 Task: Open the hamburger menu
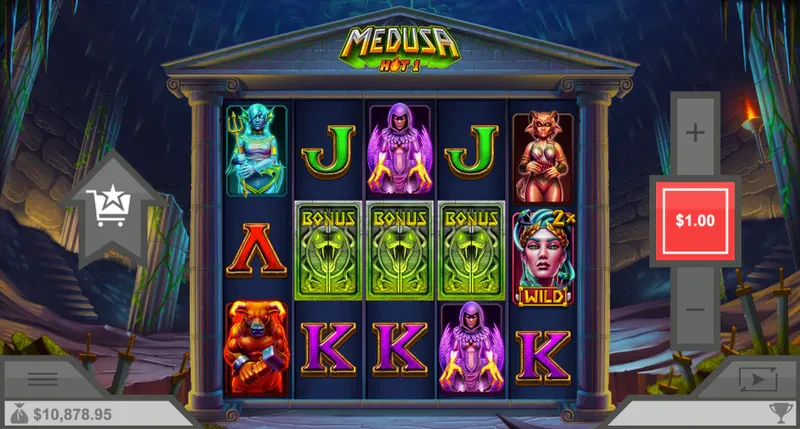pos(42,379)
